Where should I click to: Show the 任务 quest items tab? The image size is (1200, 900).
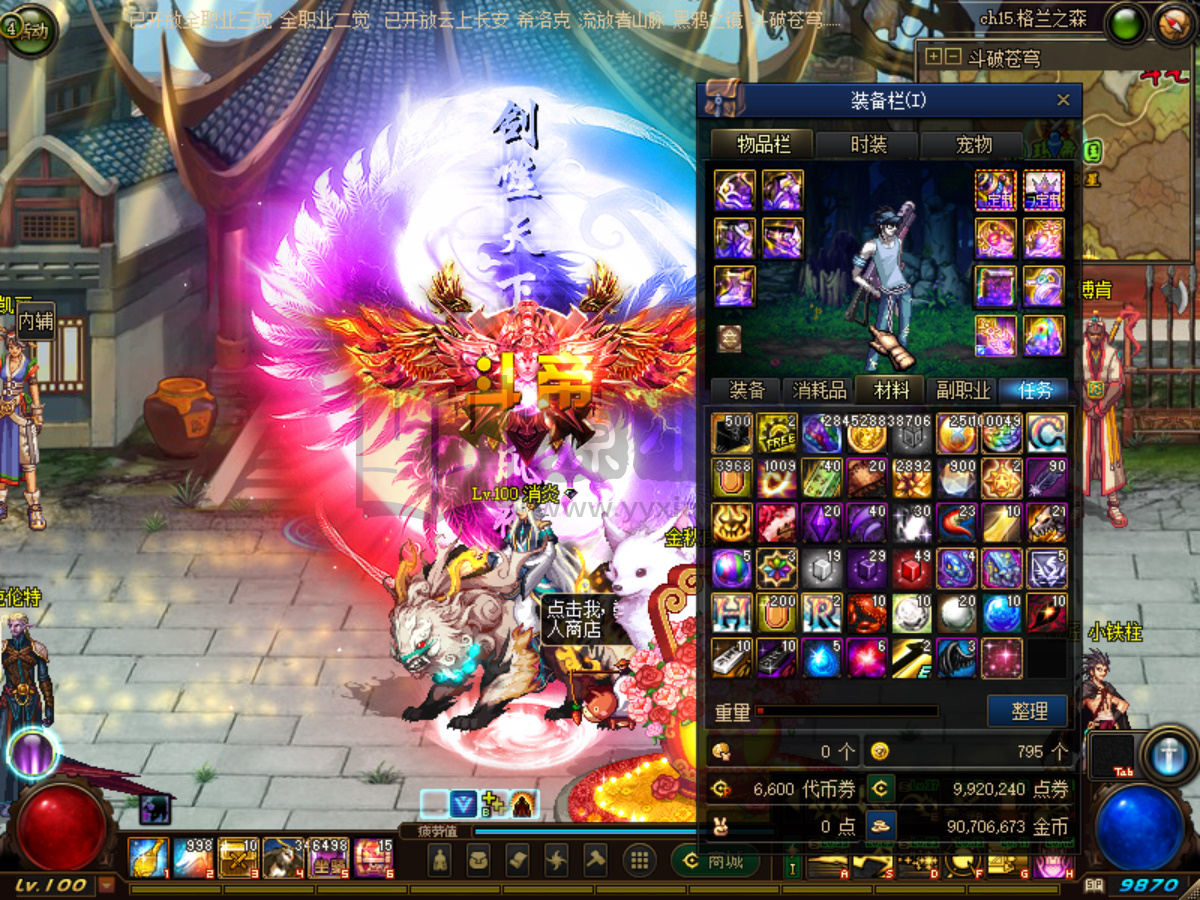click(x=1033, y=390)
